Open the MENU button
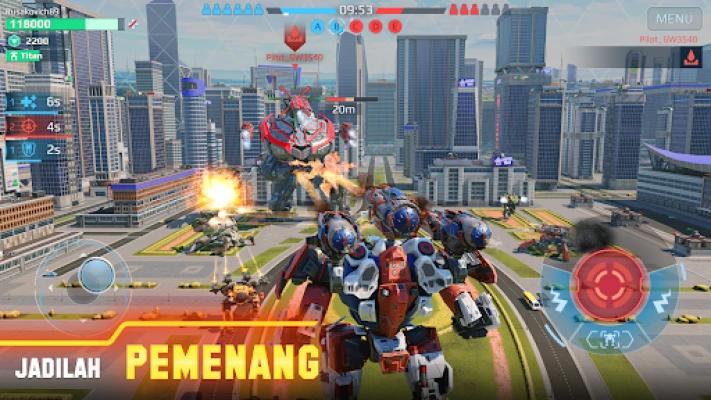The image size is (711, 400). [674, 18]
